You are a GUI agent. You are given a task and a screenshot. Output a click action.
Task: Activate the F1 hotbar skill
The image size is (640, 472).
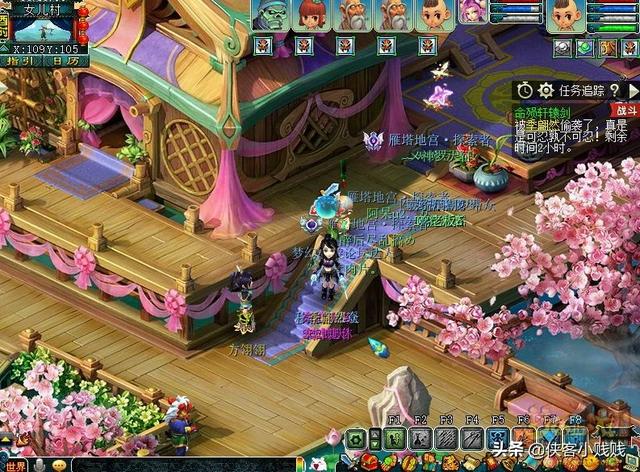pos(394,438)
